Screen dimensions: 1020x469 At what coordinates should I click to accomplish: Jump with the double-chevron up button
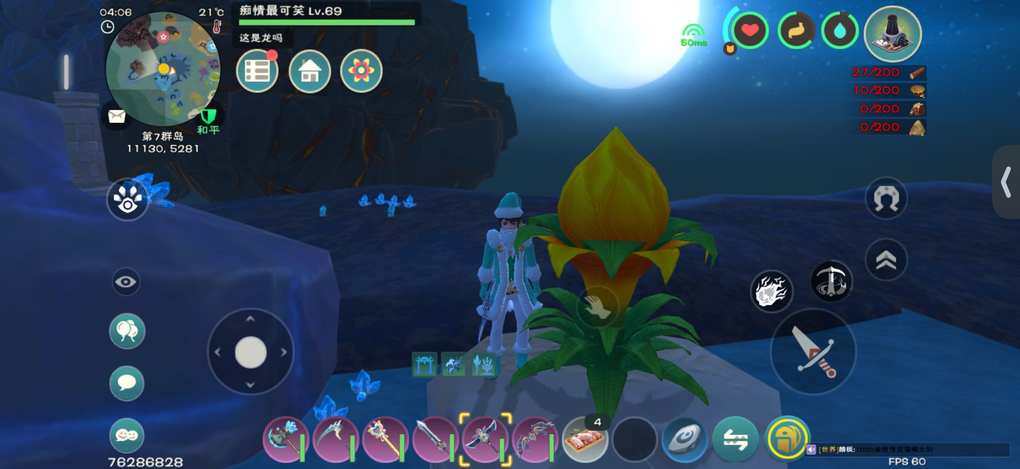point(885,260)
